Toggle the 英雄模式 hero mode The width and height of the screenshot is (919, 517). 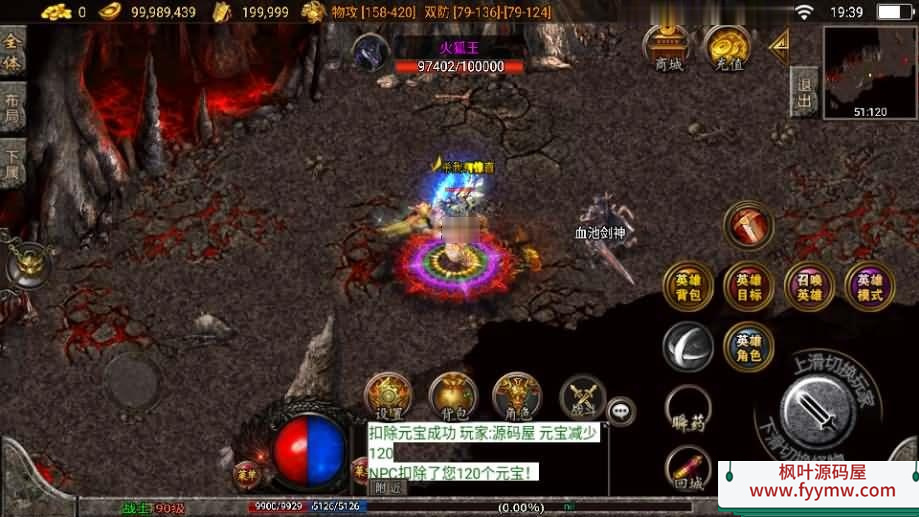coord(870,287)
